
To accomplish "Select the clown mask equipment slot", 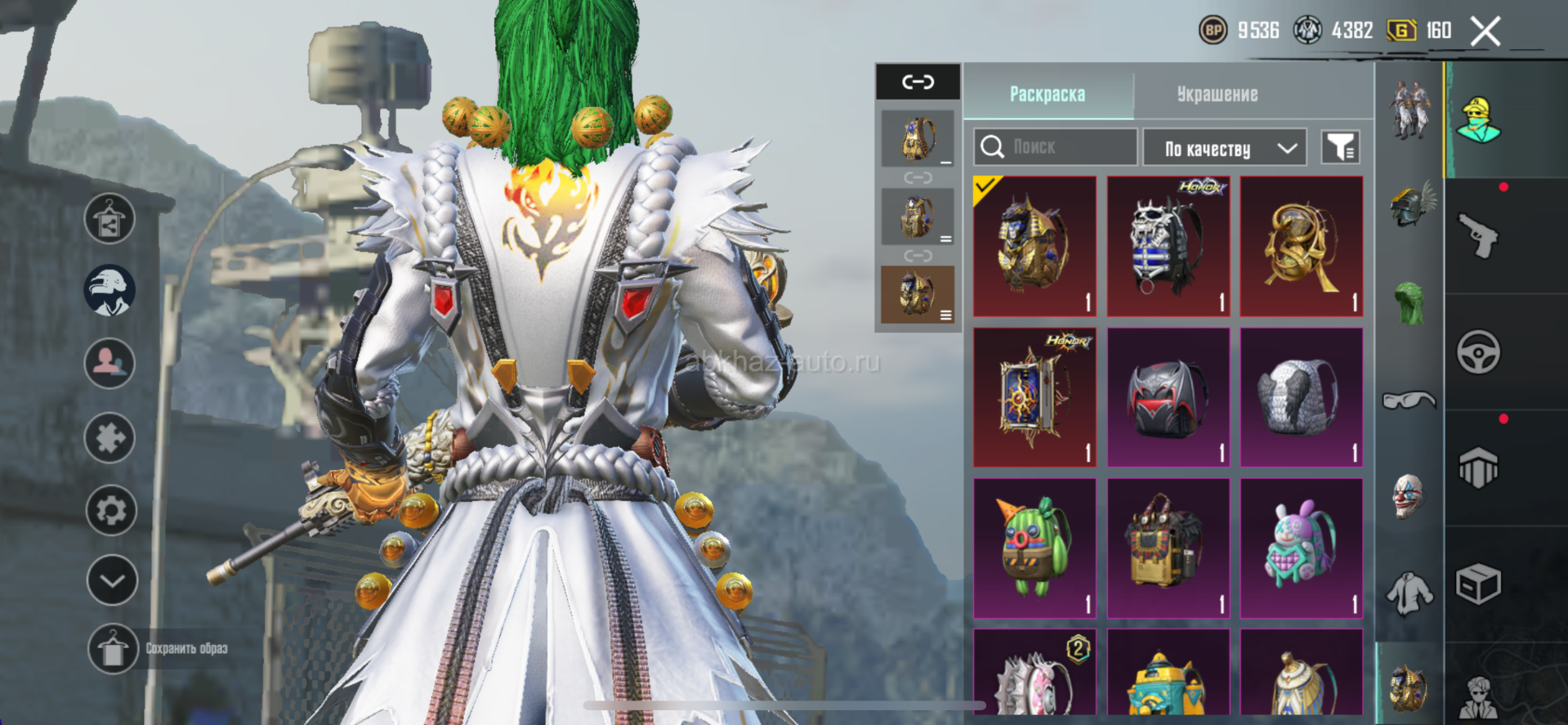I will [x=1409, y=495].
